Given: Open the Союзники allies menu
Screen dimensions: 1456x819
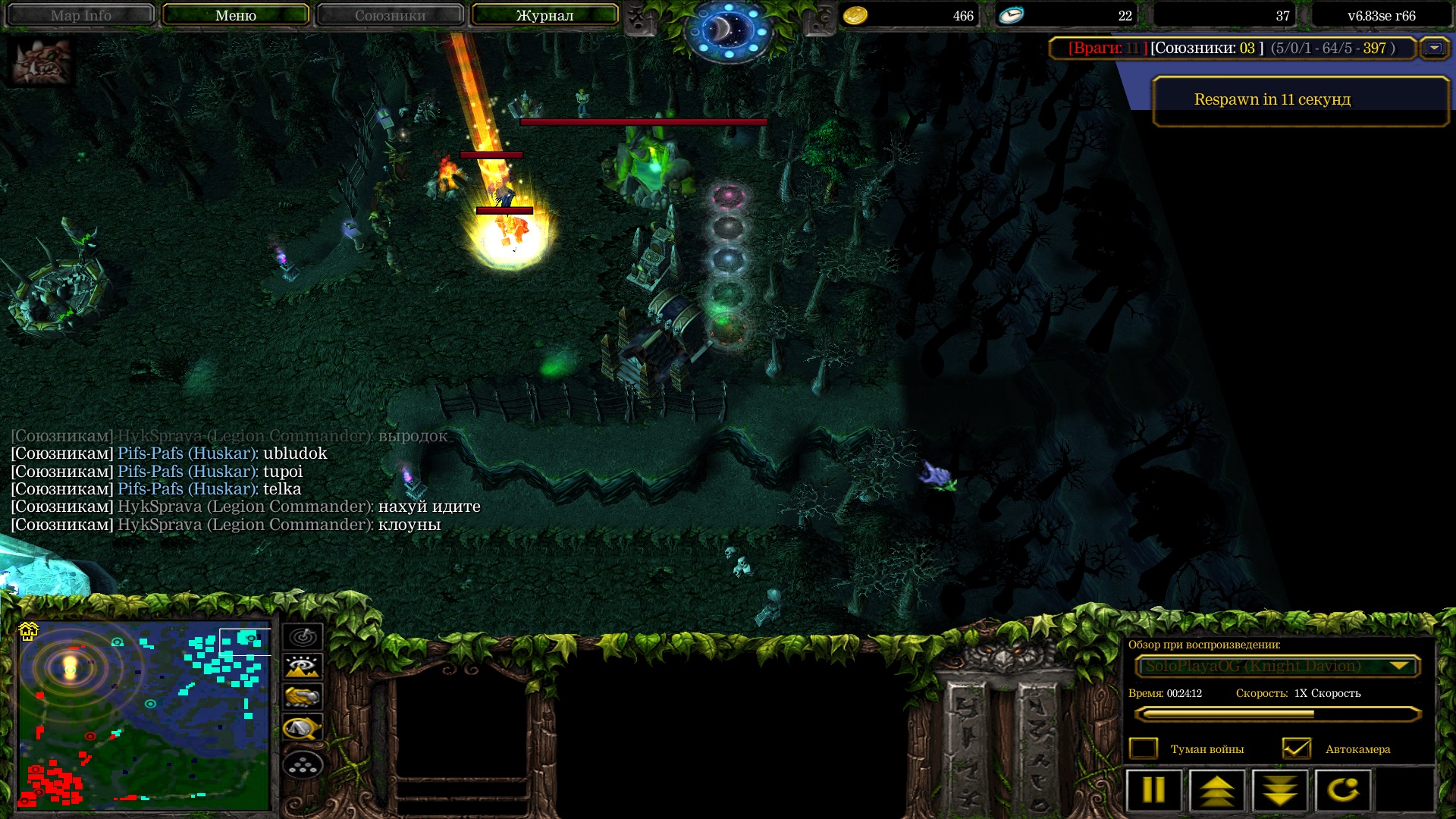Looking at the screenshot, I should [390, 15].
